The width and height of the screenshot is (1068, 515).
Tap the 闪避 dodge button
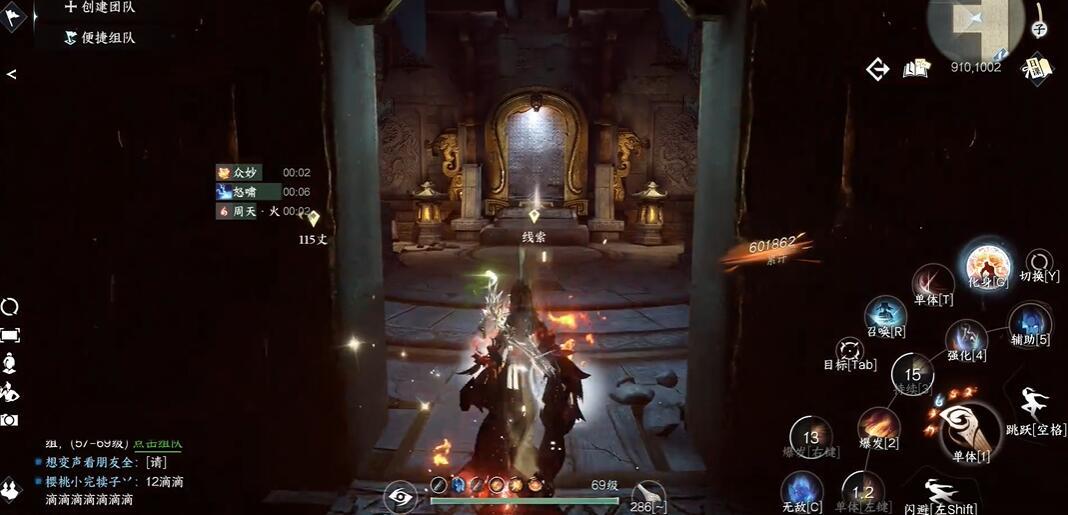940,493
